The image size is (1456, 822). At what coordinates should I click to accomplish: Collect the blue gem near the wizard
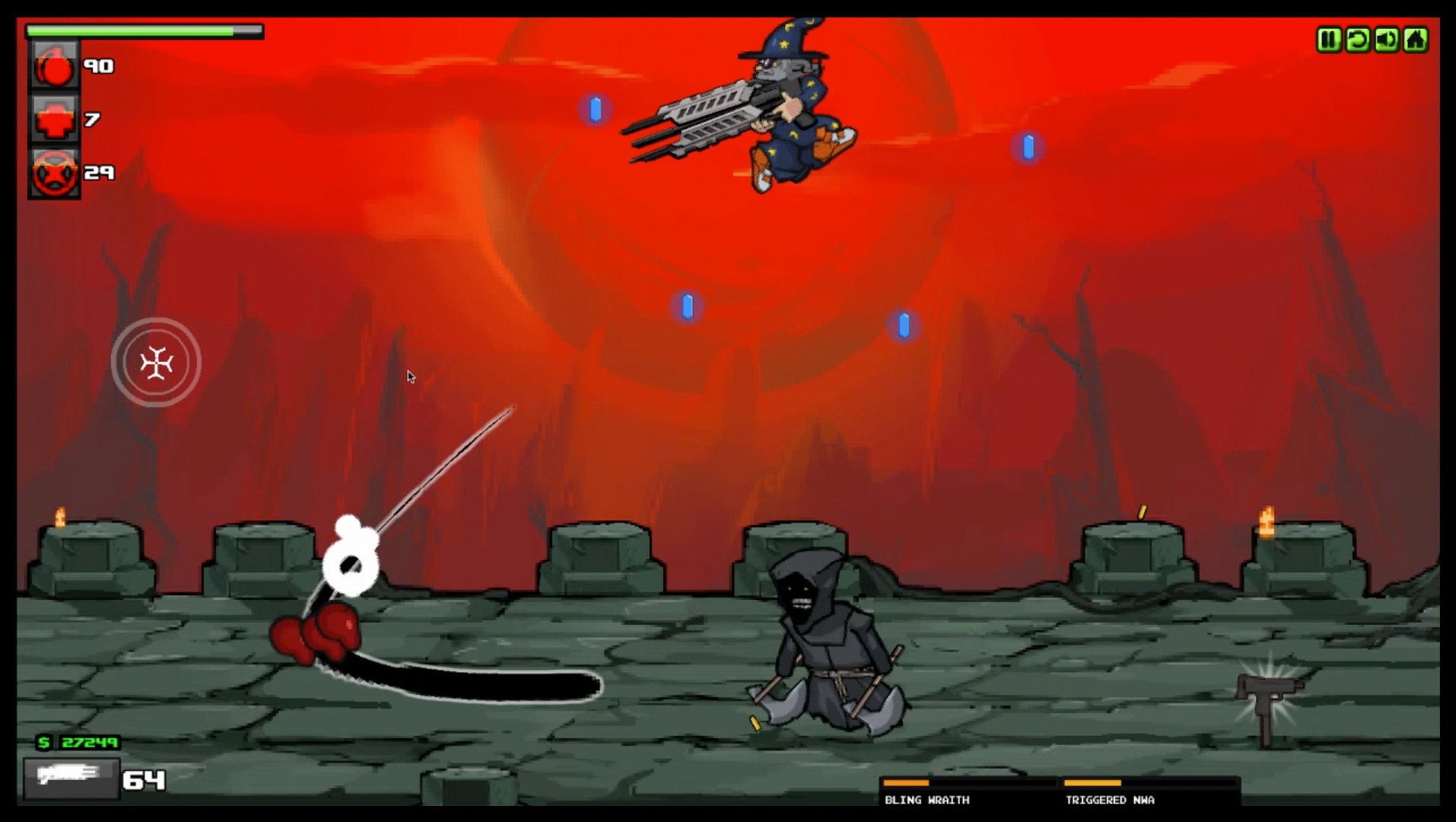[x=594, y=107]
